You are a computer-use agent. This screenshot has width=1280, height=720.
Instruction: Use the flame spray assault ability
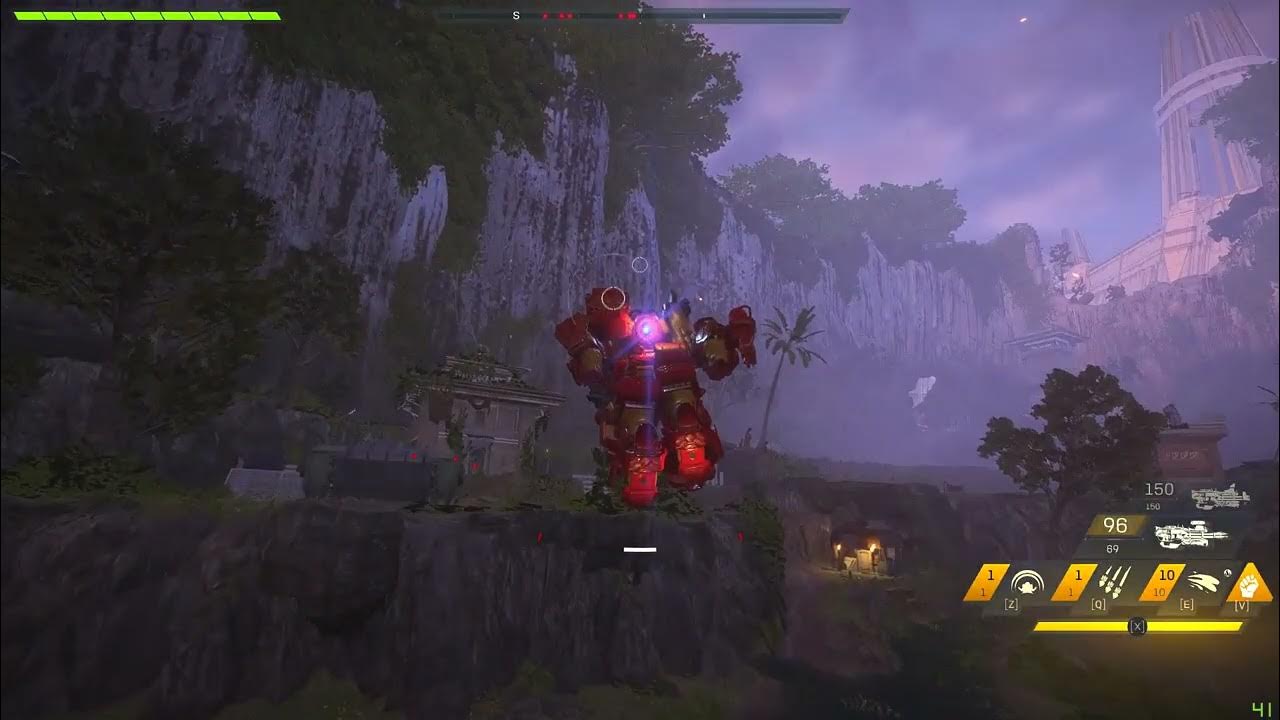coord(1200,583)
